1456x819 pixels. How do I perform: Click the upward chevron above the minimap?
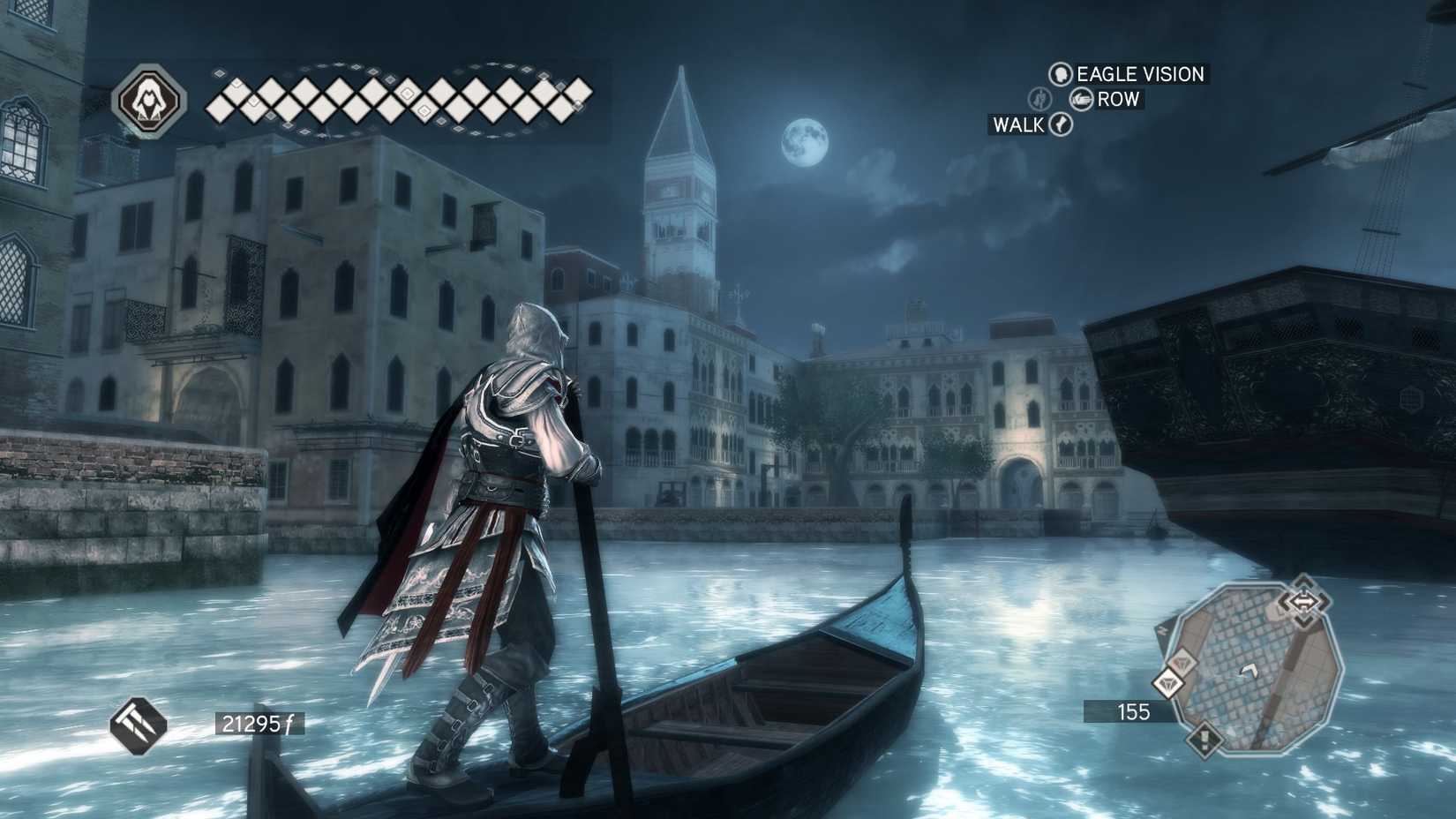pyautogui.click(x=1305, y=582)
